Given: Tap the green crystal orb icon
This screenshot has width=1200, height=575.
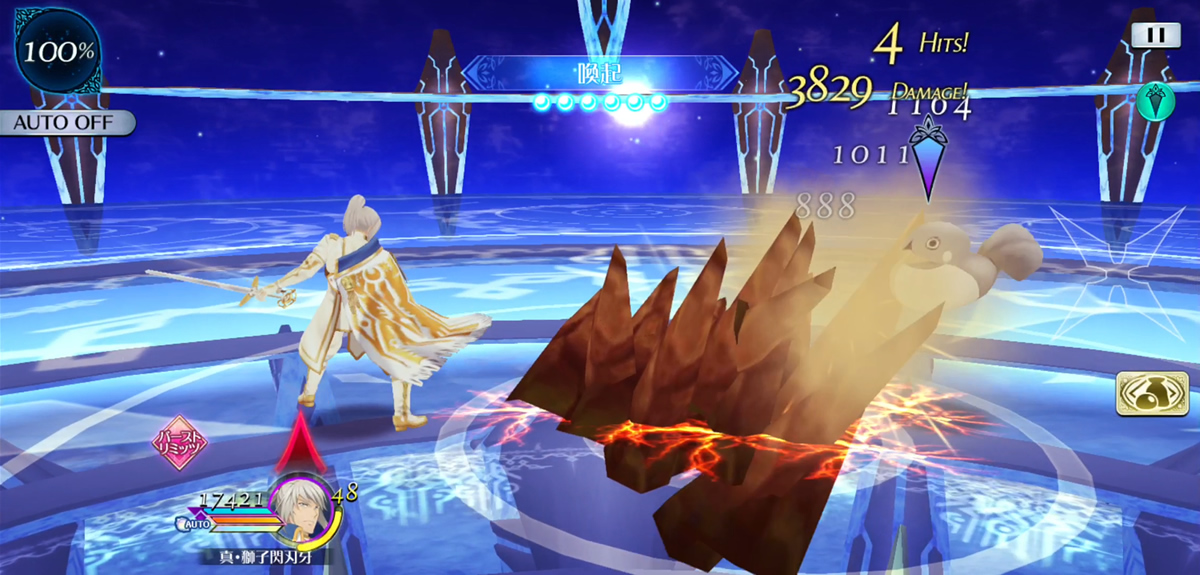Looking at the screenshot, I should [x=1154, y=100].
